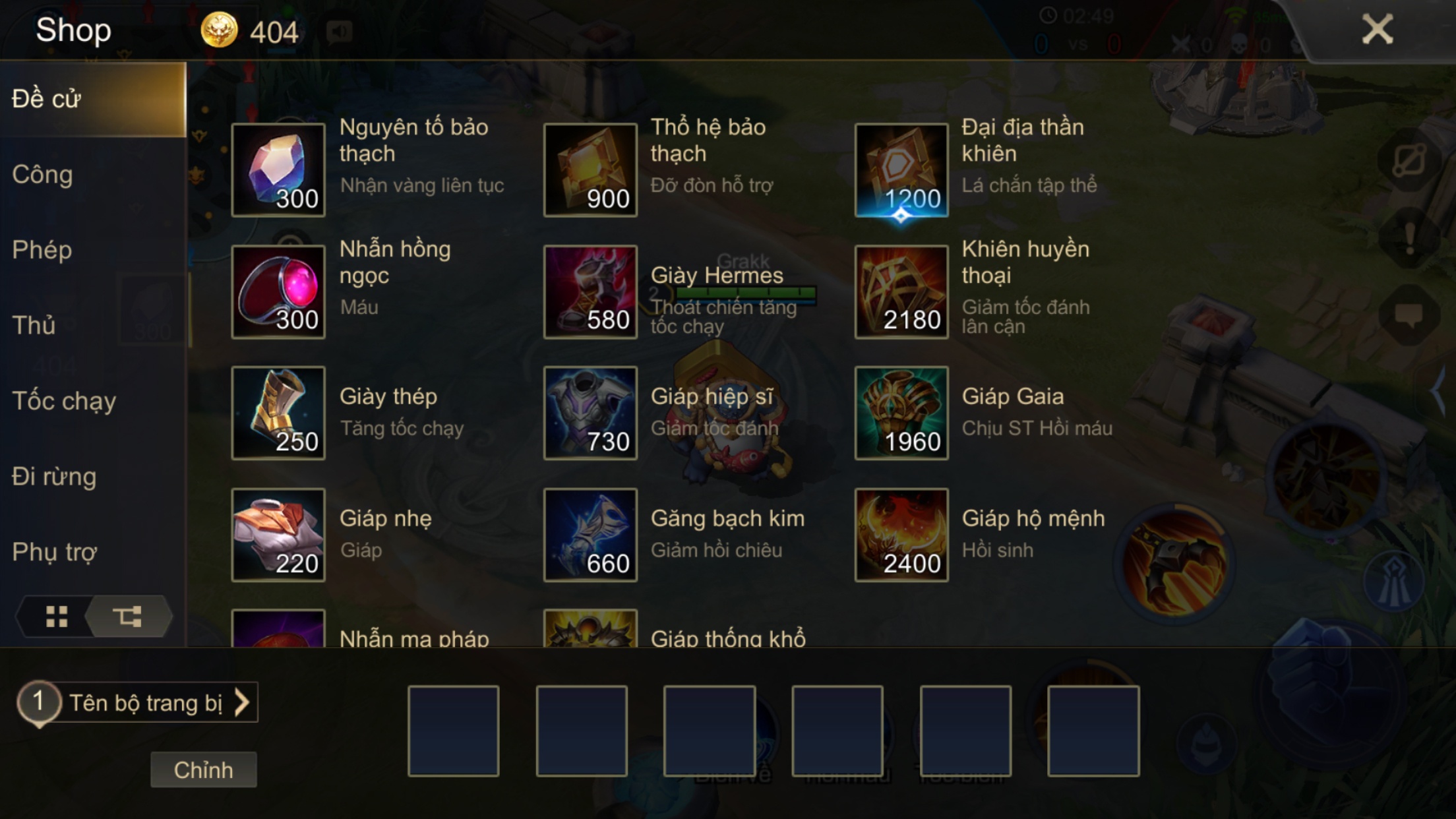
Task: Select the Đại địa thần khiên shield item
Action: (x=901, y=168)
